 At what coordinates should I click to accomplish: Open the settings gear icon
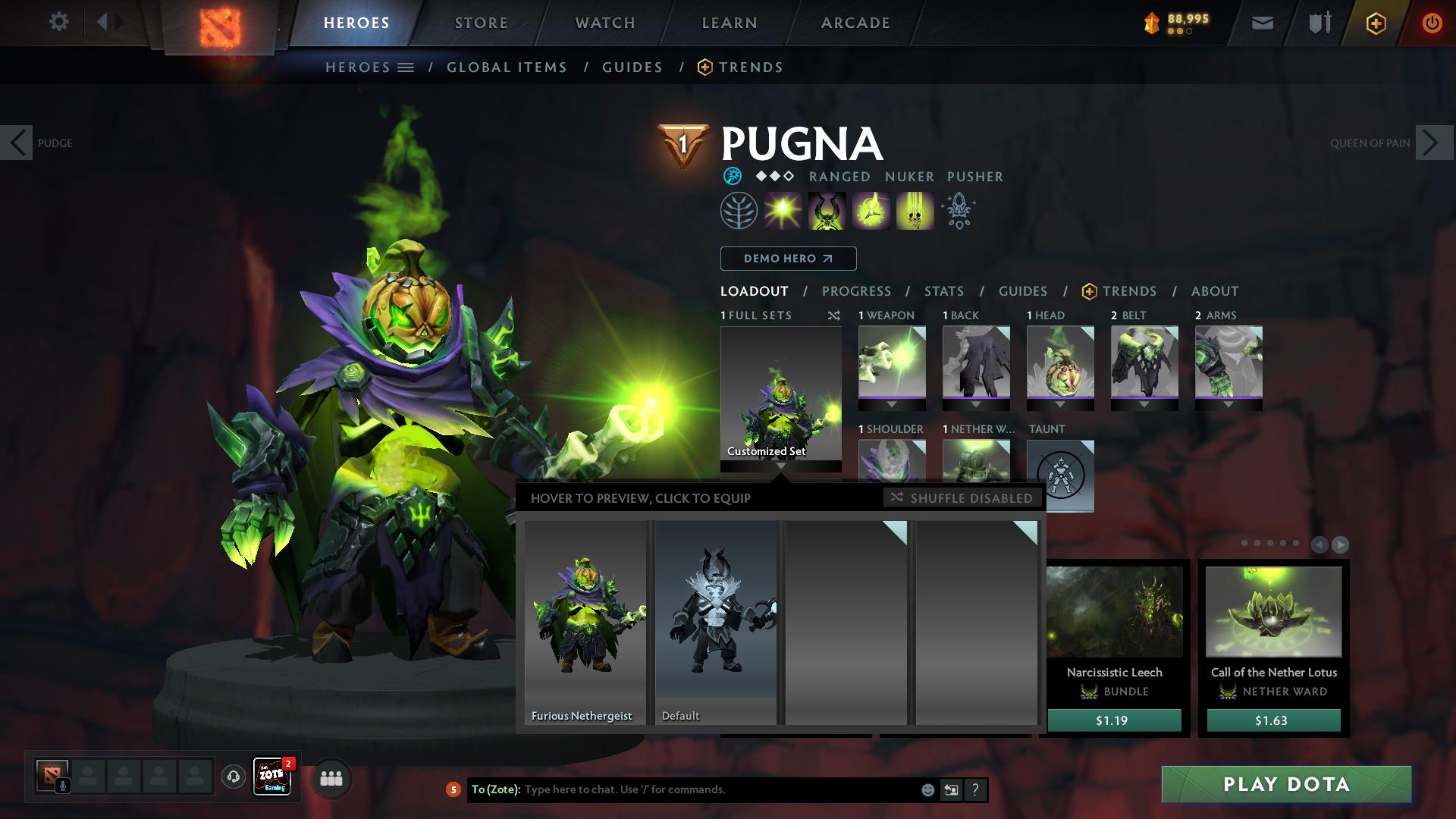click(x=58, y=21)
